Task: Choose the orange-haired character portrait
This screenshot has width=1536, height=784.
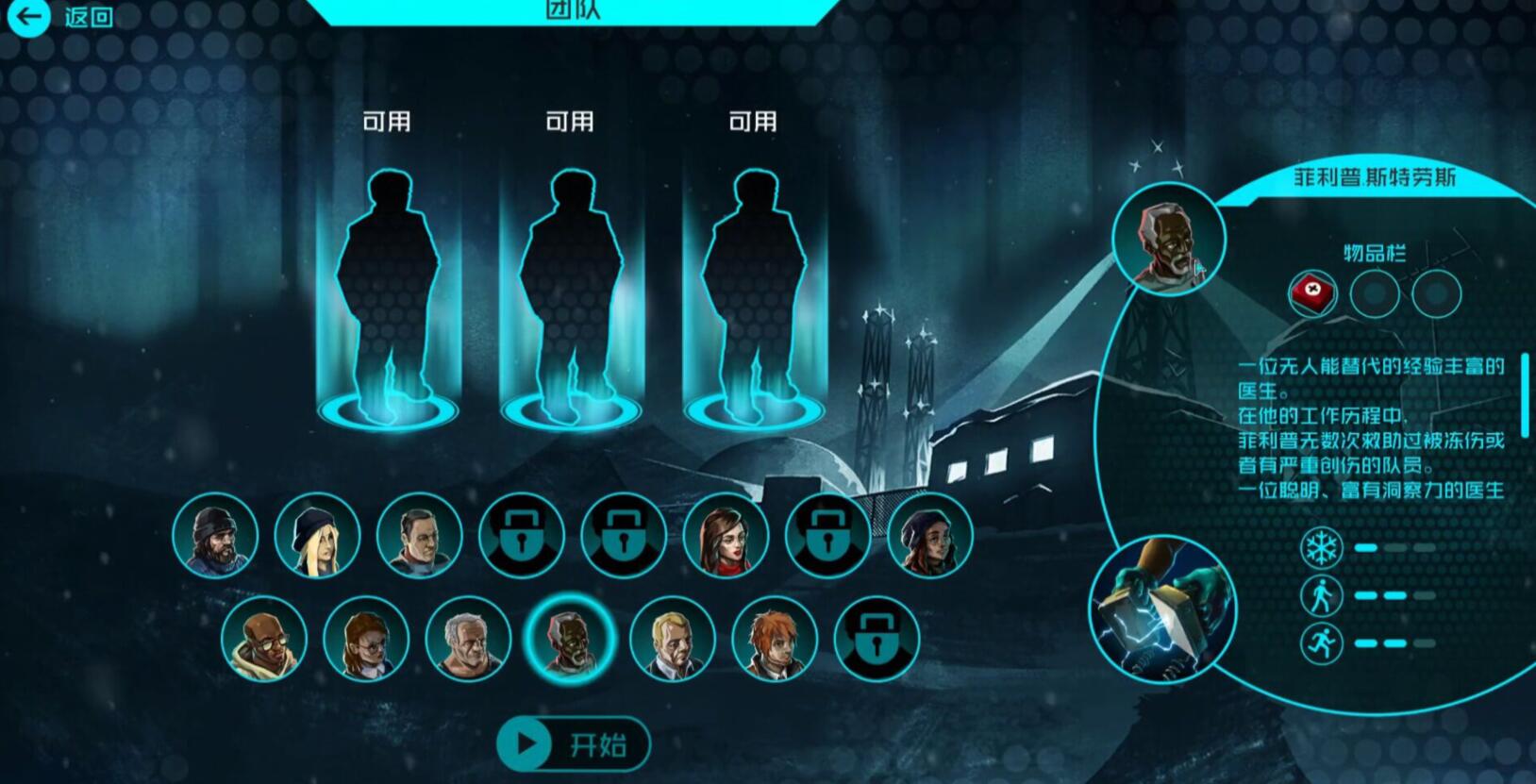Action: click(775, 639)
